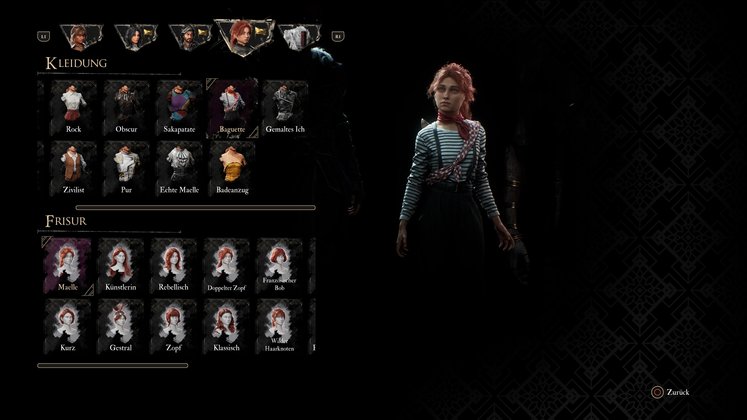Choose the Pur outfit
747x420 pixels.
(x=126, y=165)
